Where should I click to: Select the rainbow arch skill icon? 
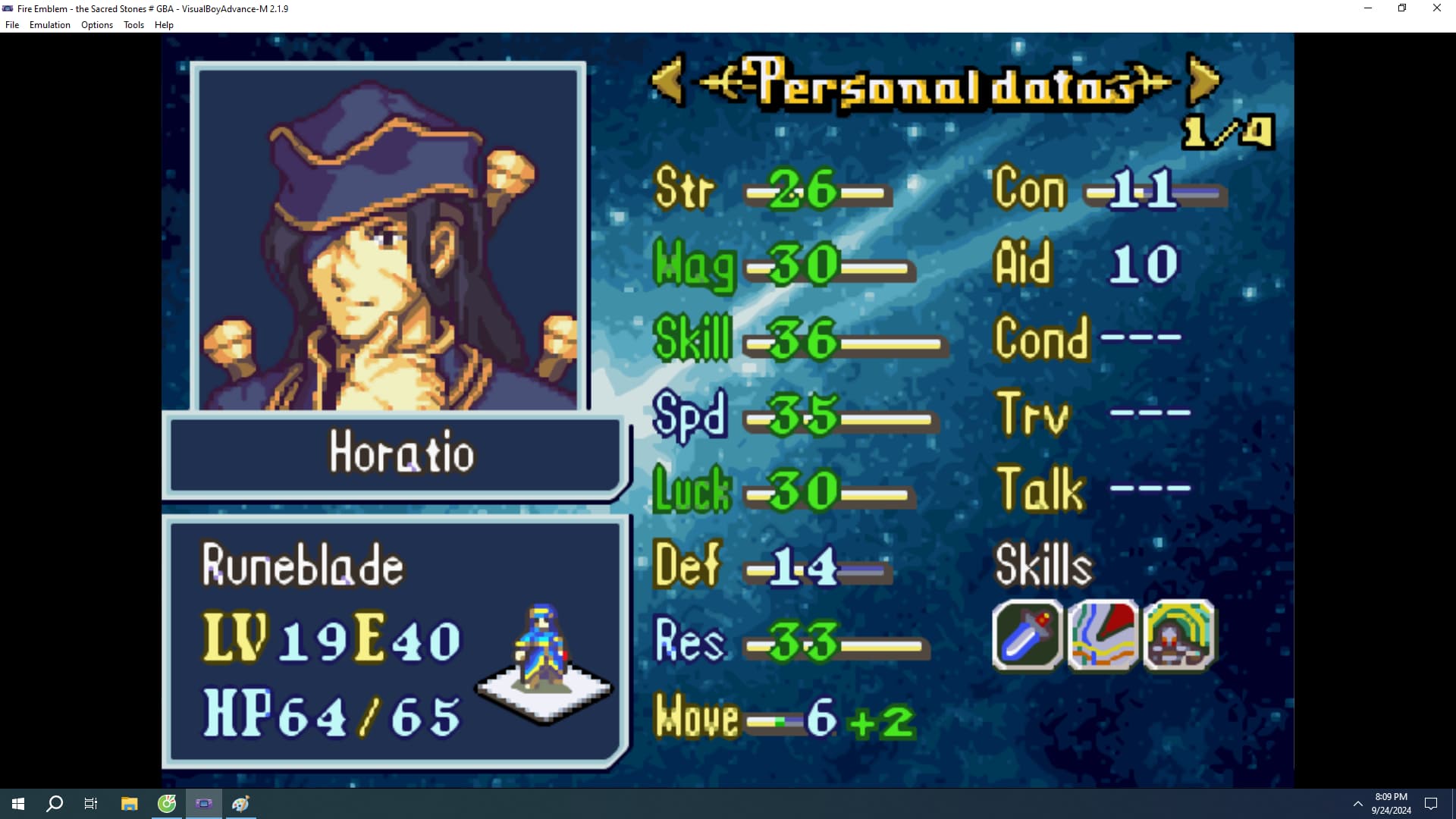click(1178, 635)
